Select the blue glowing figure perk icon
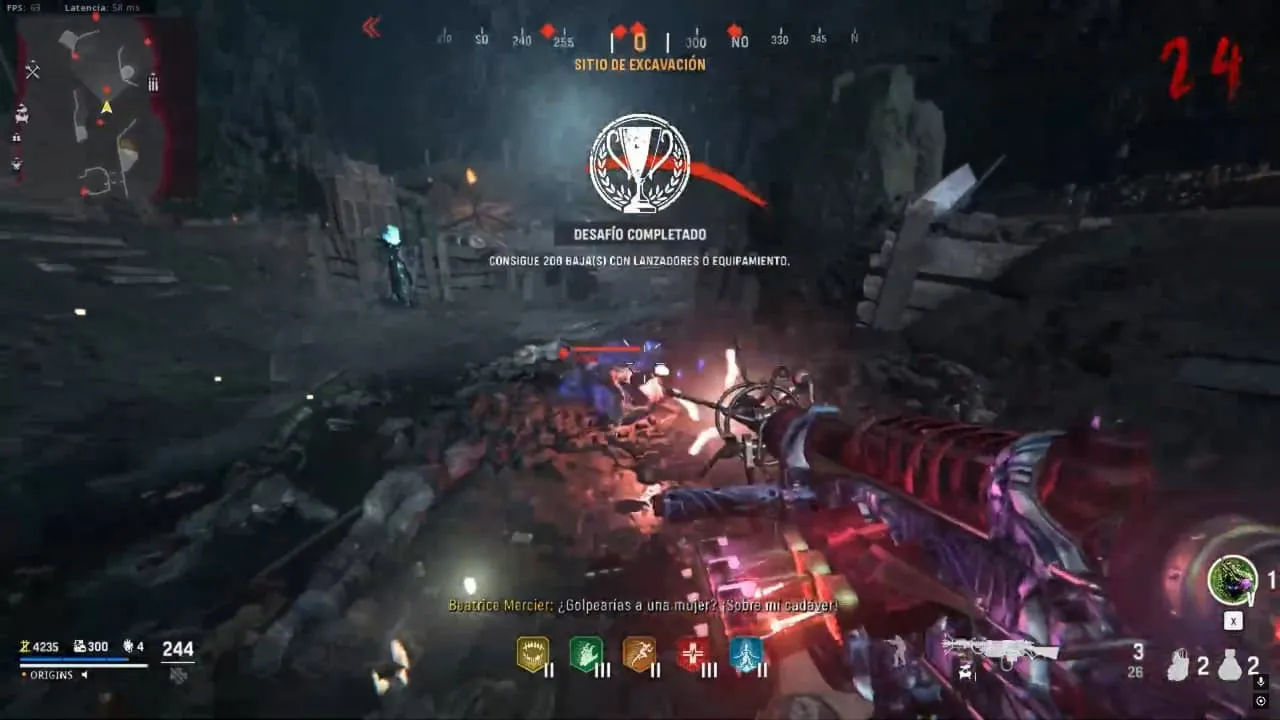The image size is (1280, 720). pyautogui.click(x=746, y=654)
